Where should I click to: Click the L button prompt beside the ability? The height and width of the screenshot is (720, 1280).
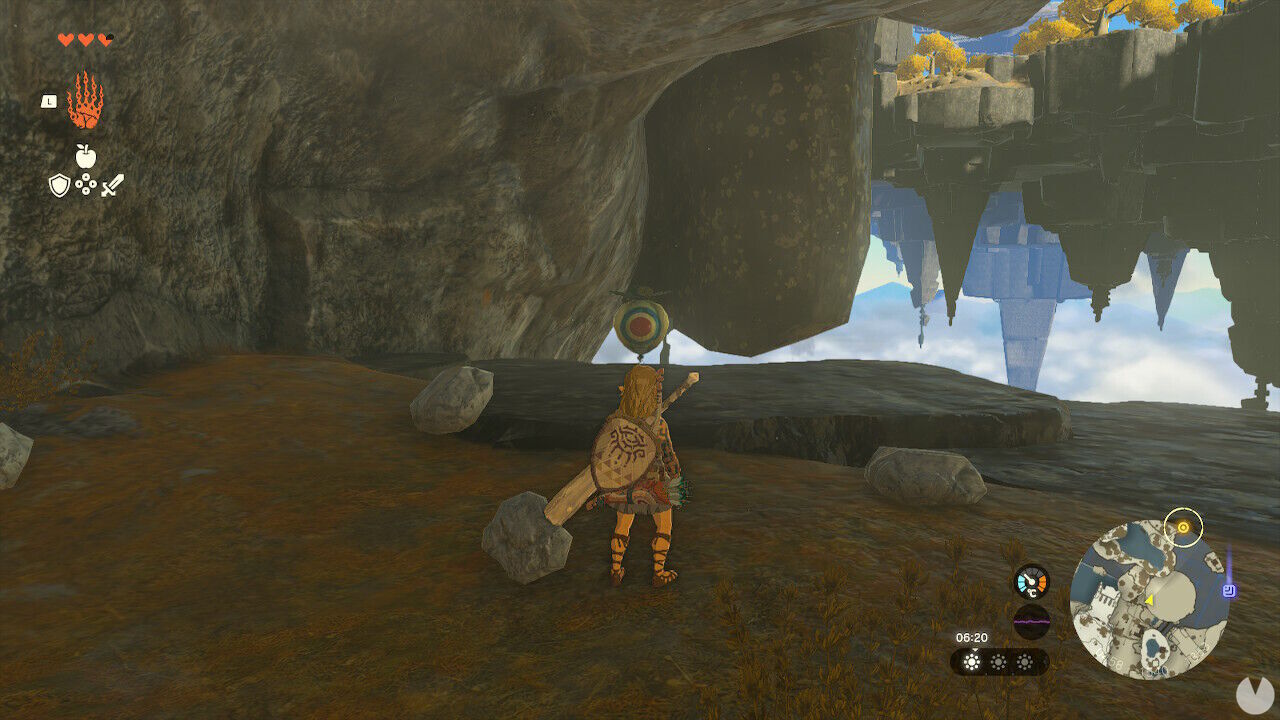[49, 101]
